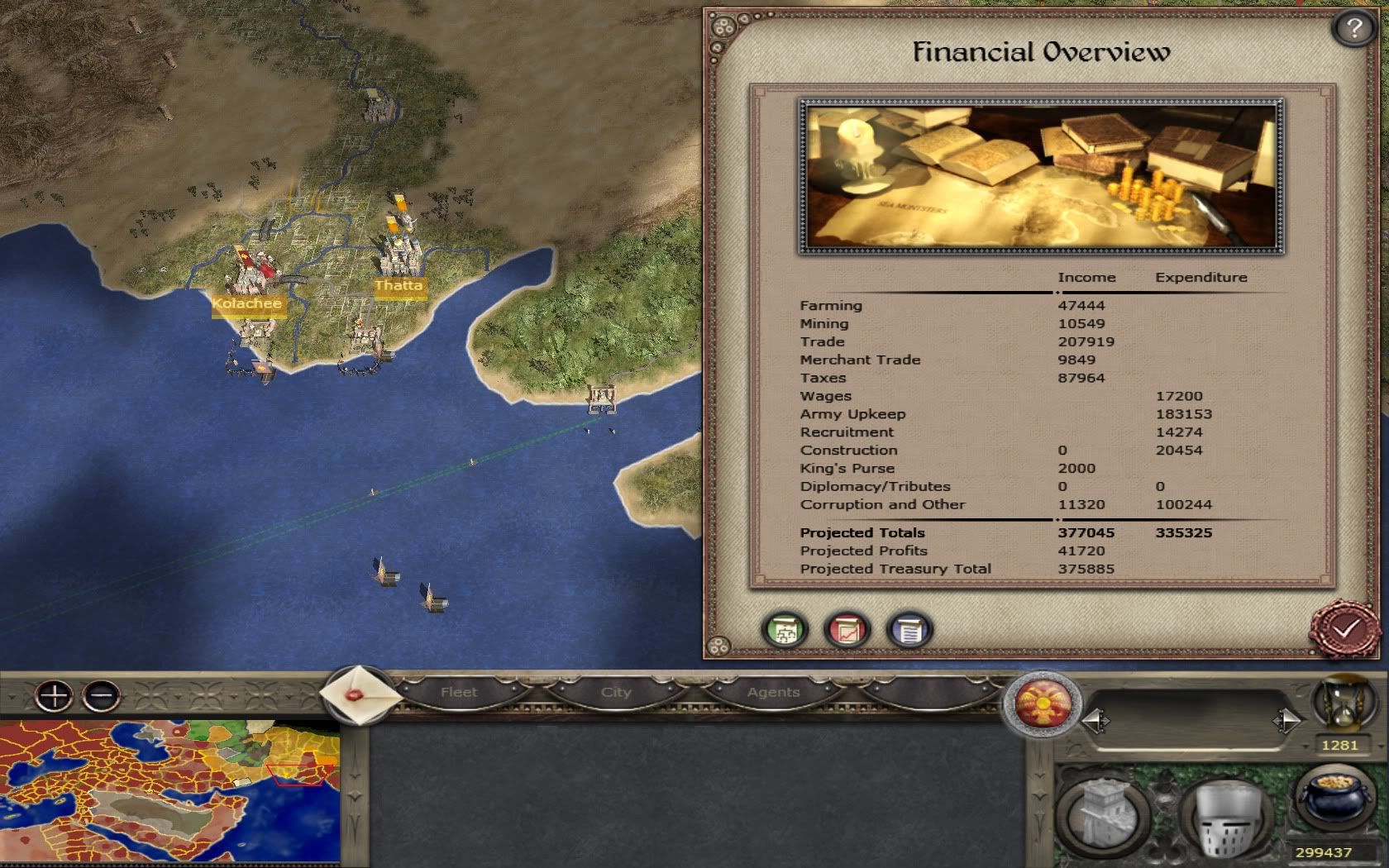Image resolution: width=1389 pixels, height=868 pixels.
Task: Open the help question mark button
Action: pyautogui.click(x=1353, y=29)
